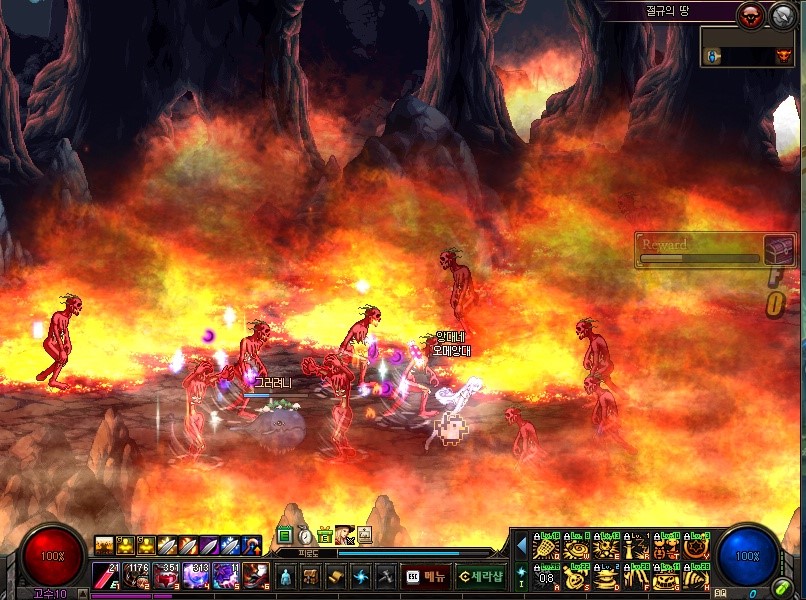The width and height of the screenshot is (806, 600).
Task: Click the left-arrow skill bar toggle
Action: [x=521, y=546]
